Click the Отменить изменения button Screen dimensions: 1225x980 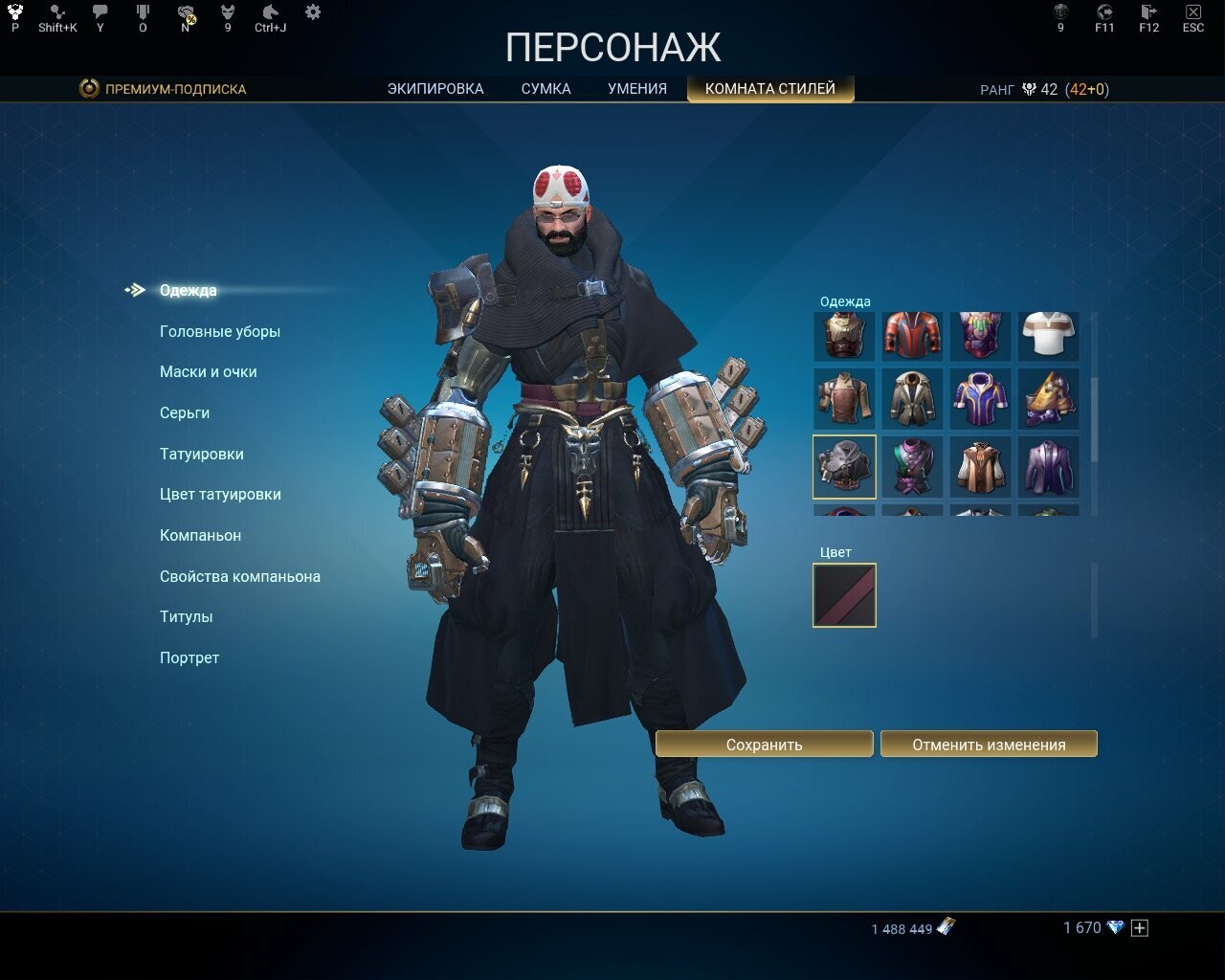click(990, 744)
